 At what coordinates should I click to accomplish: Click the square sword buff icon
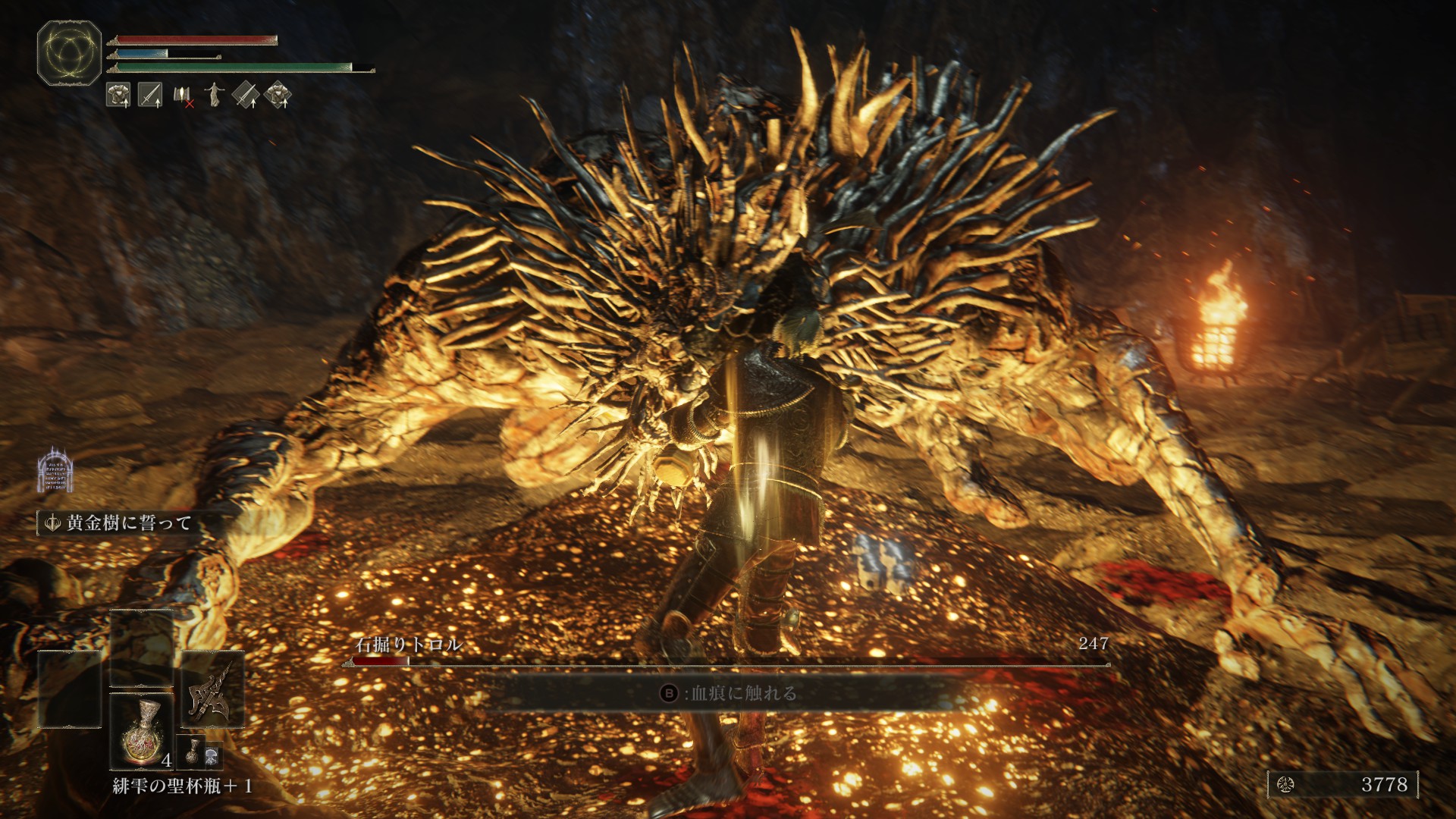(150, 95)
